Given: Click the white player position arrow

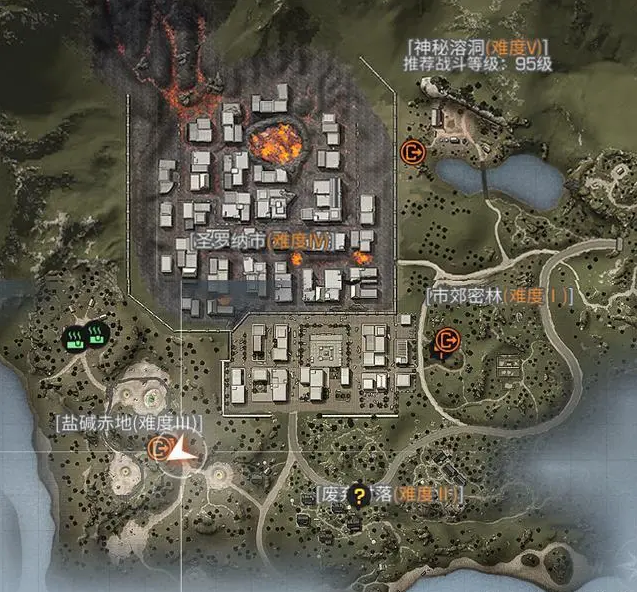Looking at the screenshot, I should (x=182, y=454).
